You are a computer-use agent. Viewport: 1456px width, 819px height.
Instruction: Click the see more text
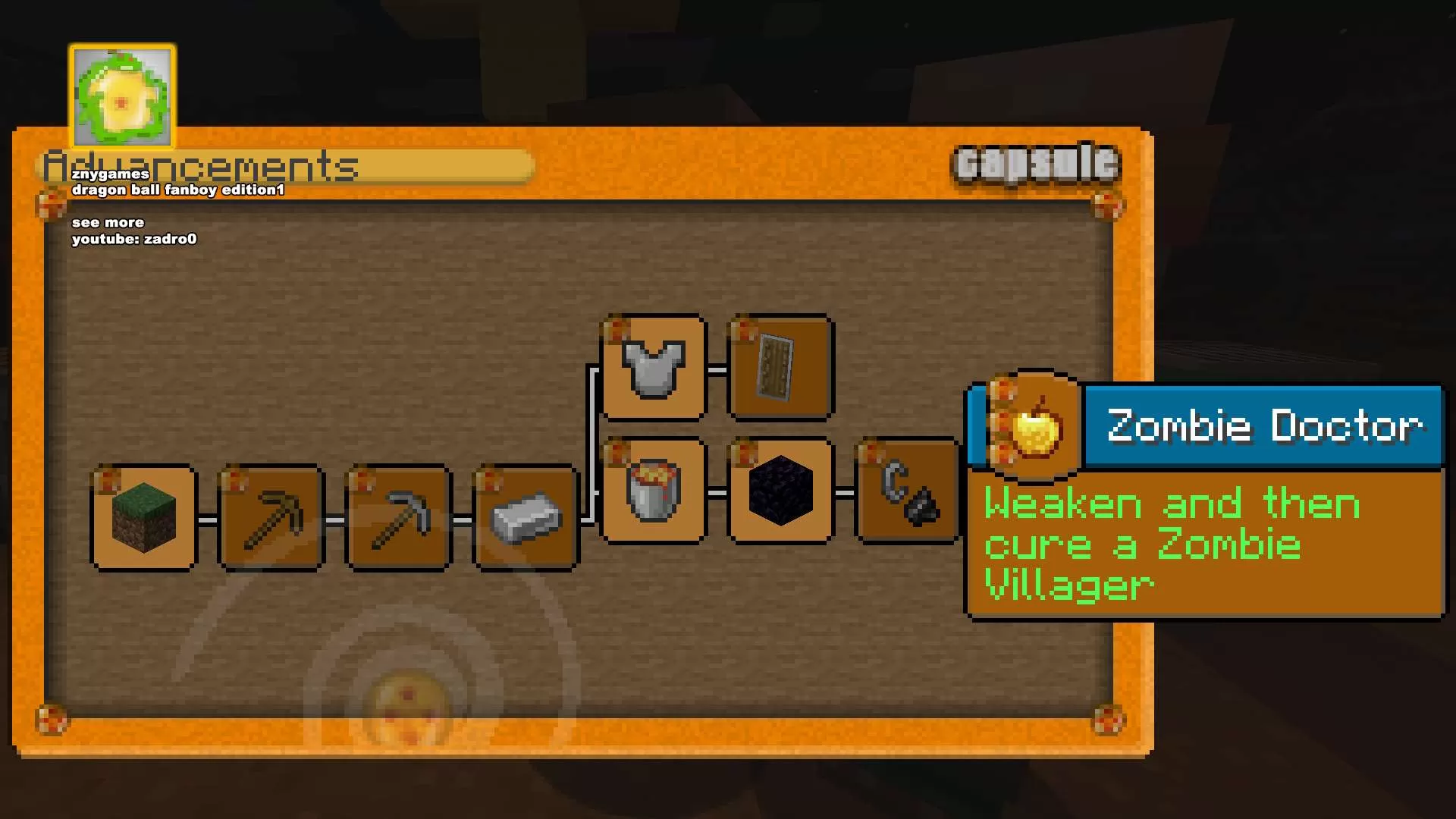click(107, 222)
